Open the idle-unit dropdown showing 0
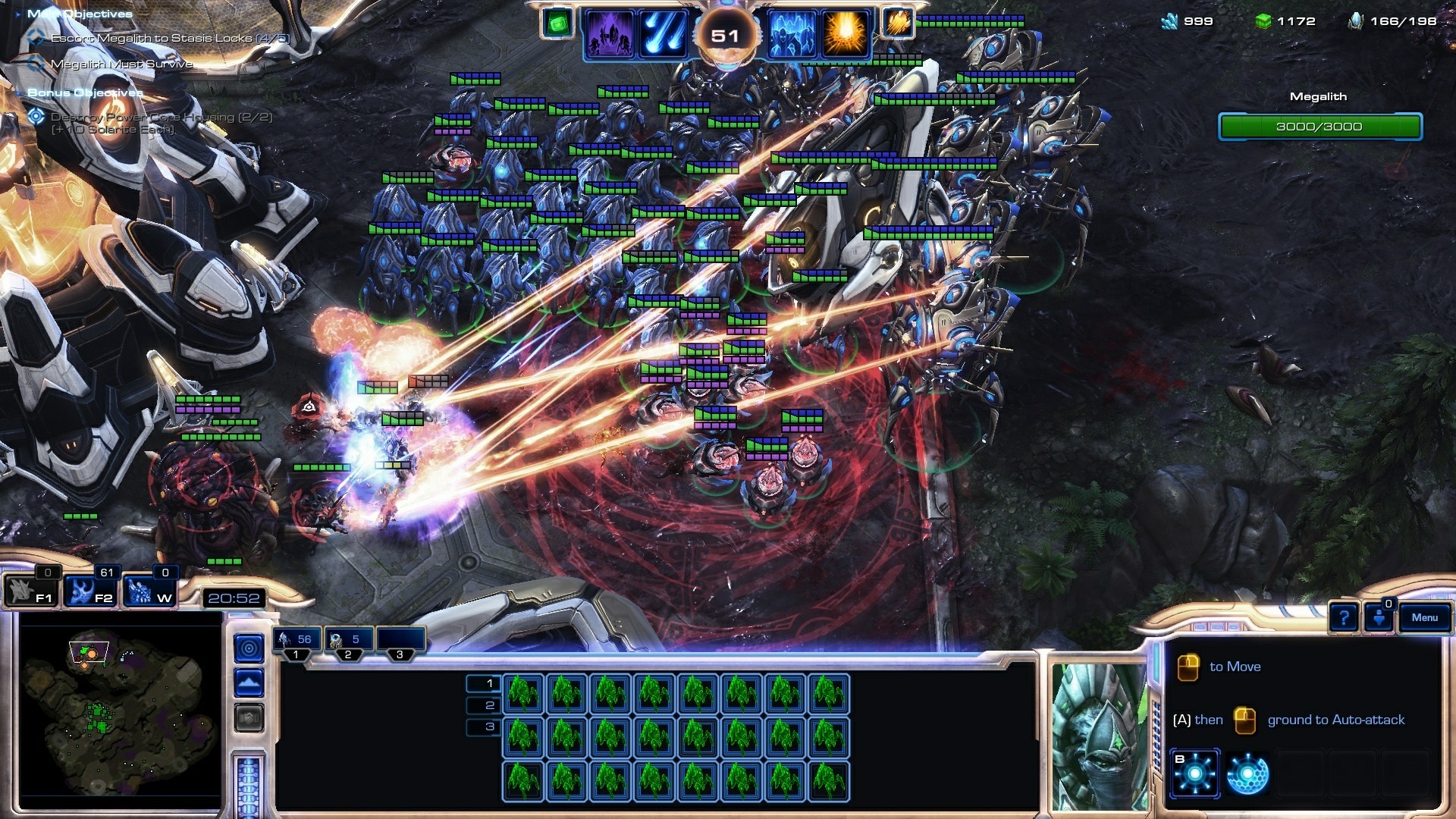This screenshot has height=819, width=1456. (x=1378, y=618)
